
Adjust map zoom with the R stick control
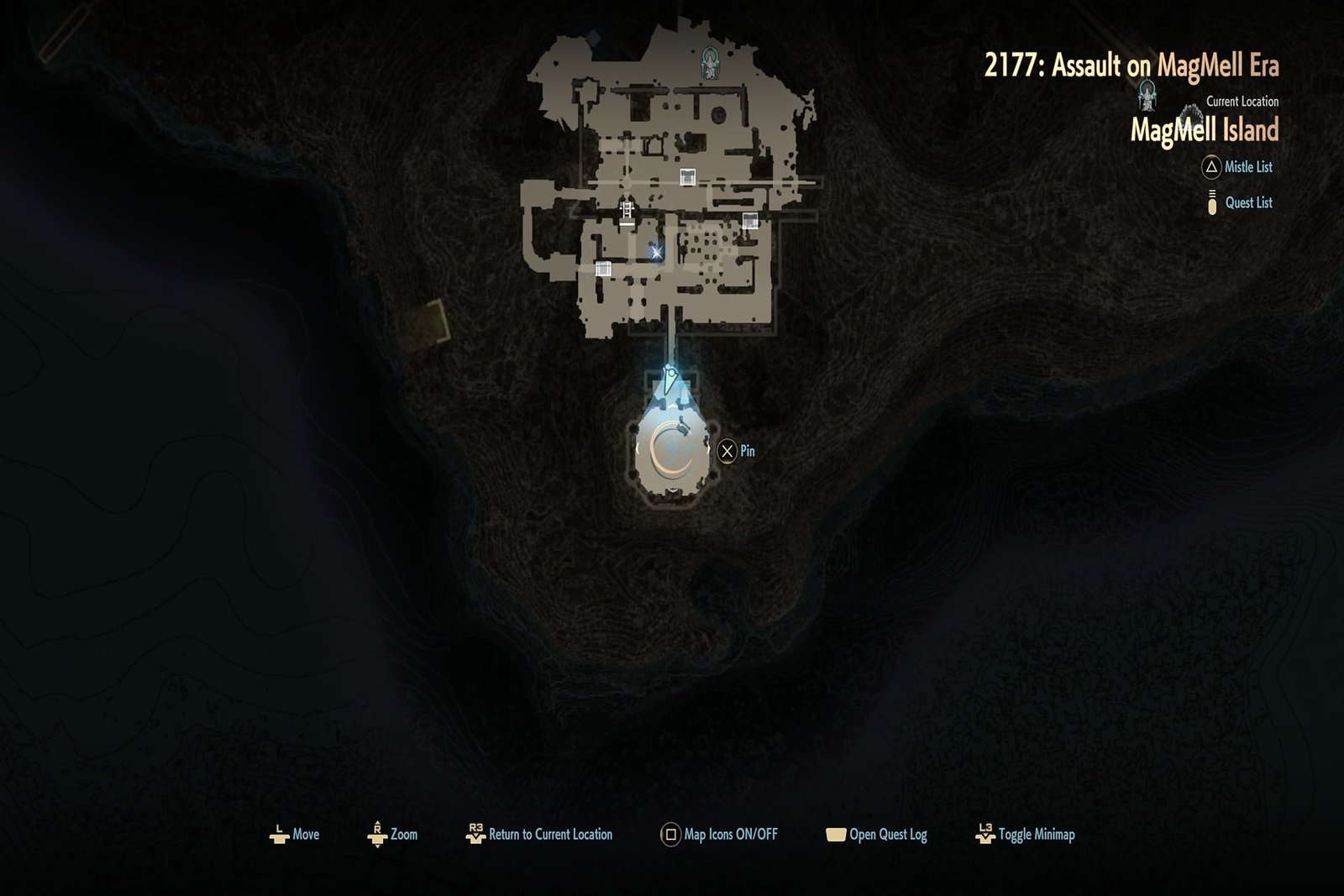[395, 835]
